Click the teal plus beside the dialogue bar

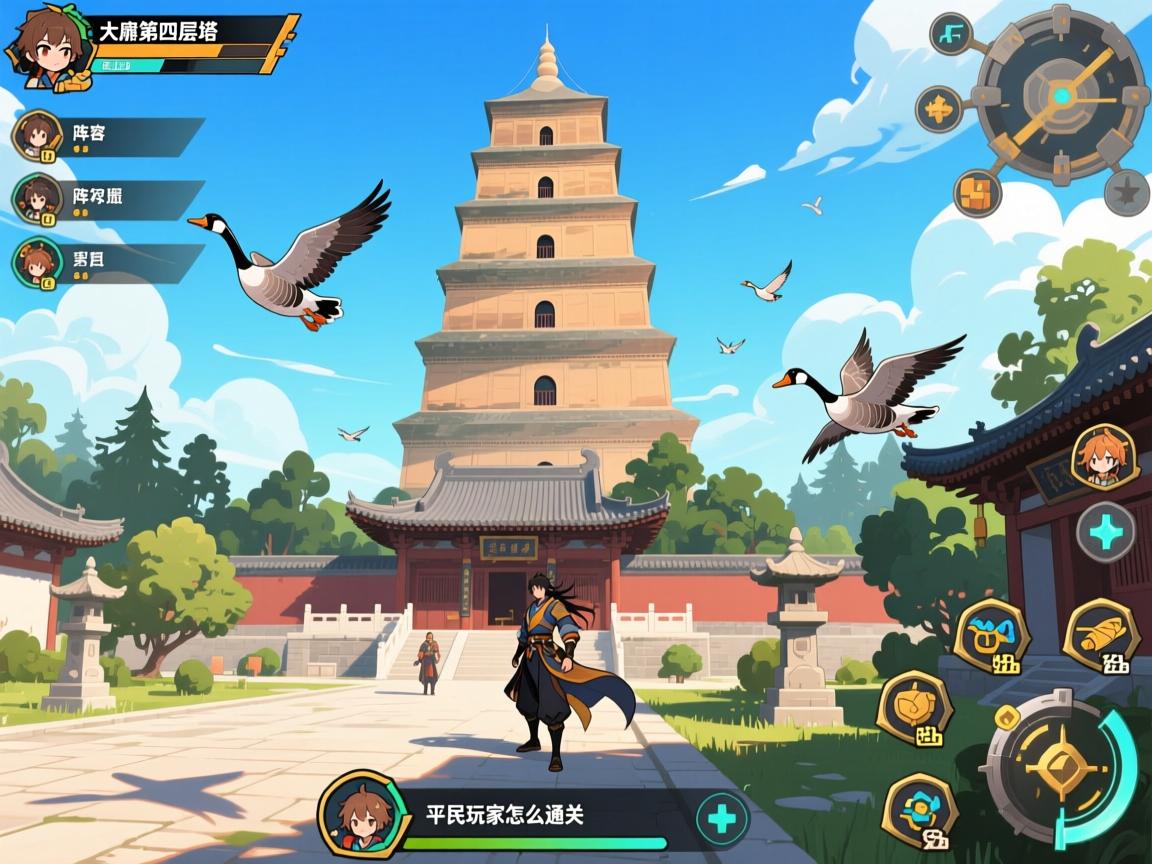click(x=720, y=820)
